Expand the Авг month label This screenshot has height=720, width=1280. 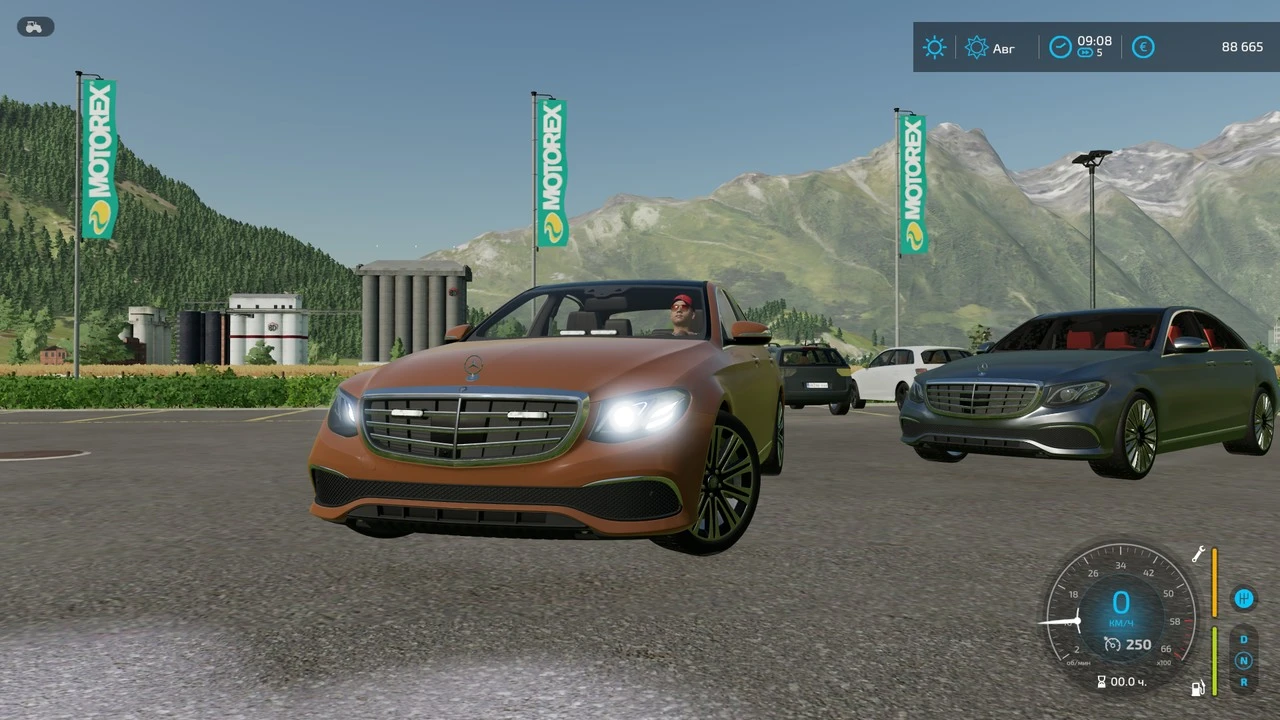tap(1004, 48)
